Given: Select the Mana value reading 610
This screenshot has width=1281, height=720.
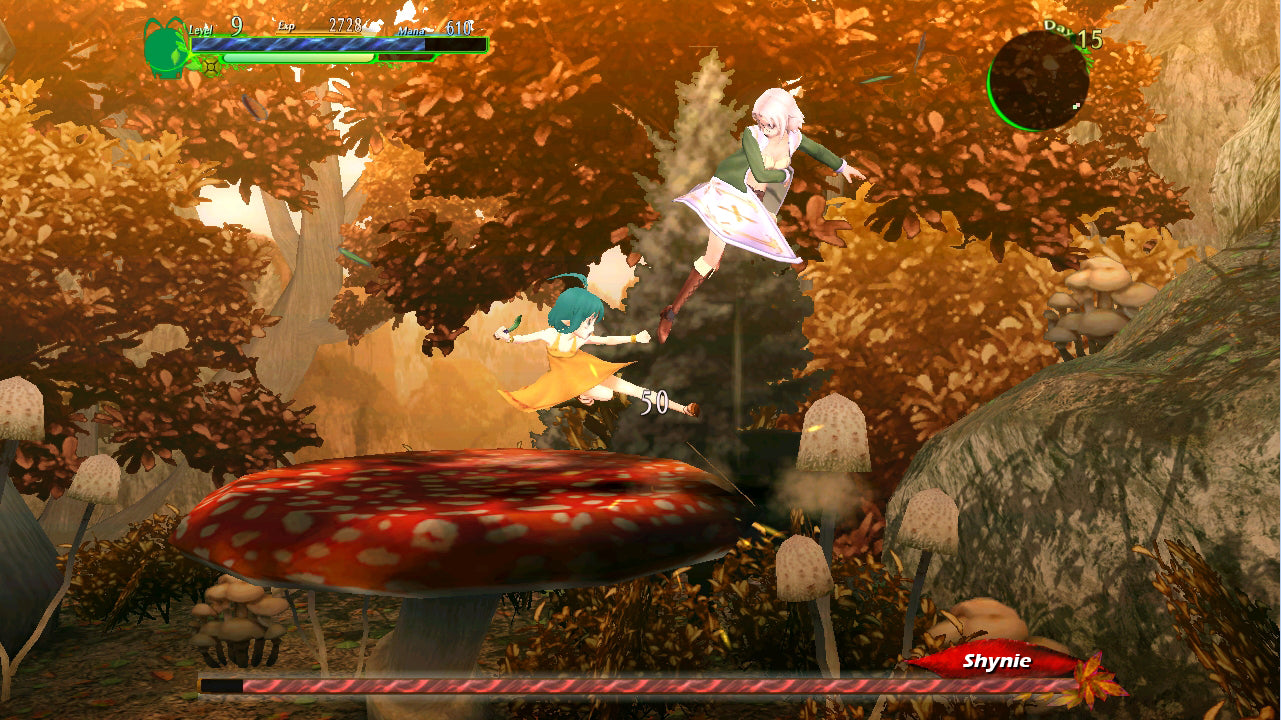Looking at the screenshot, I should pos(459,25).
